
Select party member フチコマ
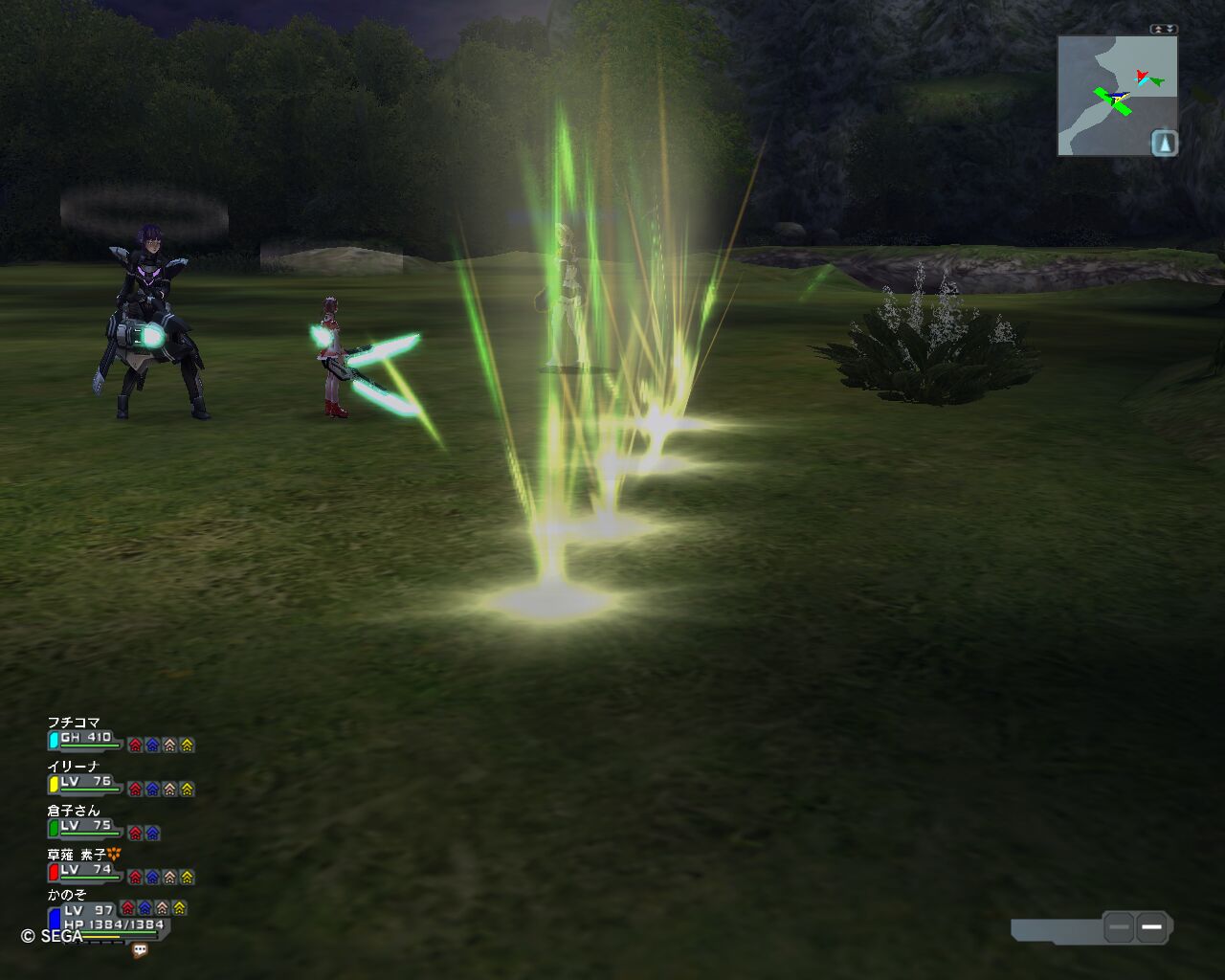tap(74, 723)
